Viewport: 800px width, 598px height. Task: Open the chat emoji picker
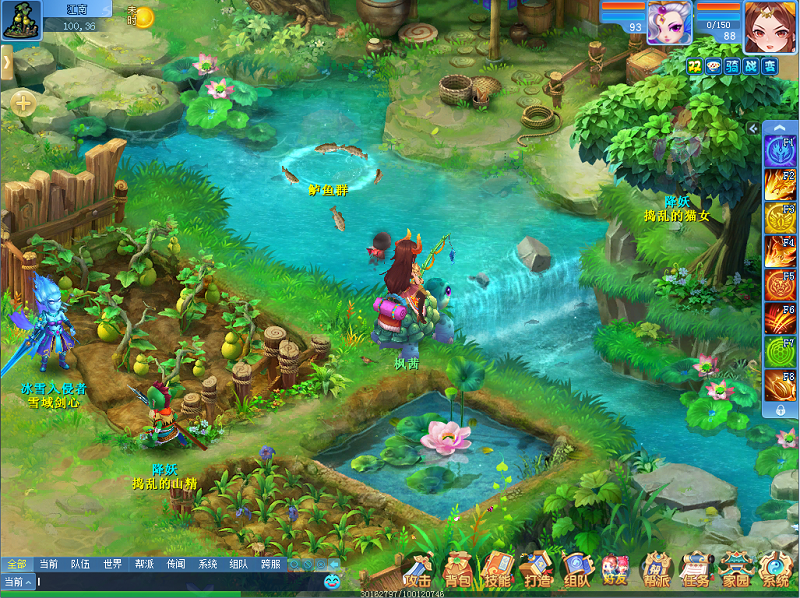[332, 581]
